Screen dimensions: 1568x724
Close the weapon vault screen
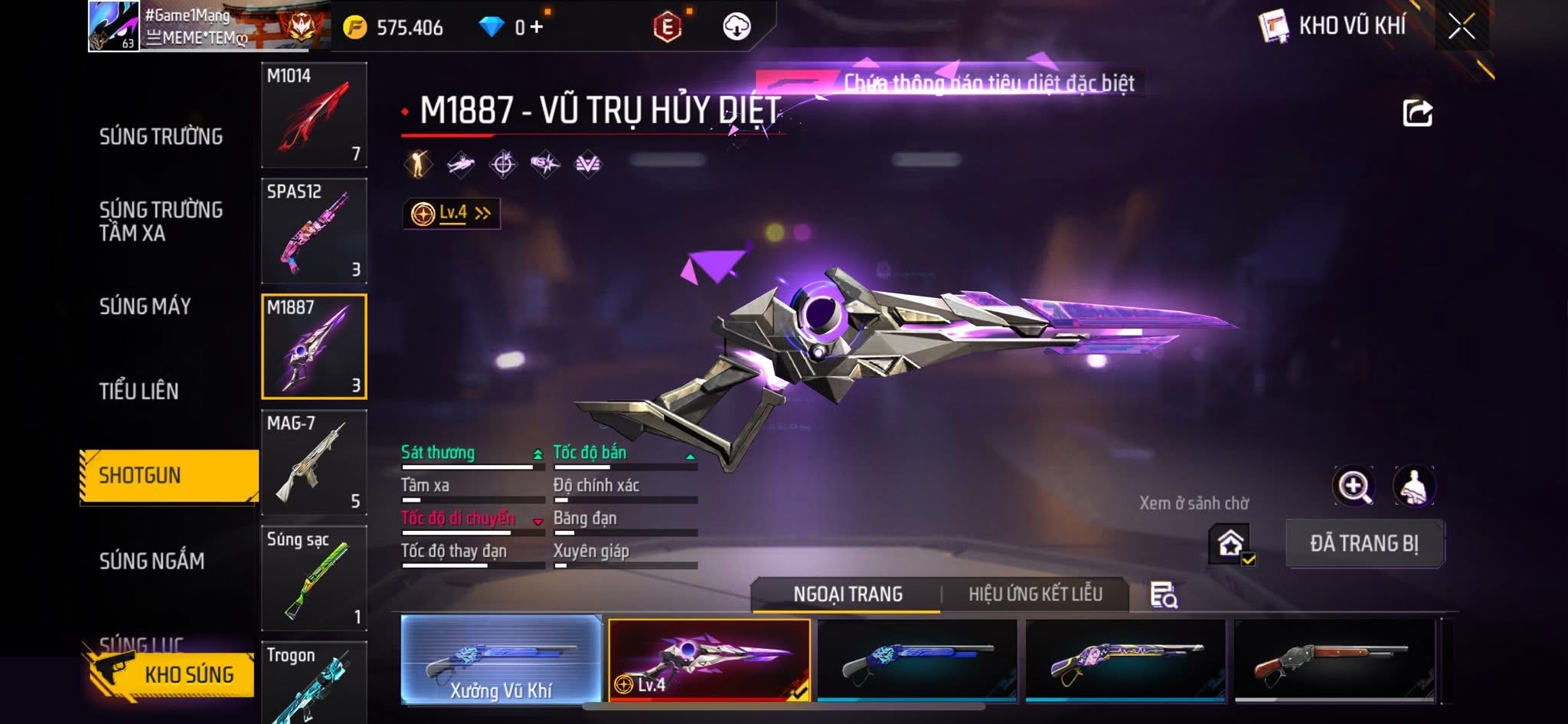(x=1461, y=27)
